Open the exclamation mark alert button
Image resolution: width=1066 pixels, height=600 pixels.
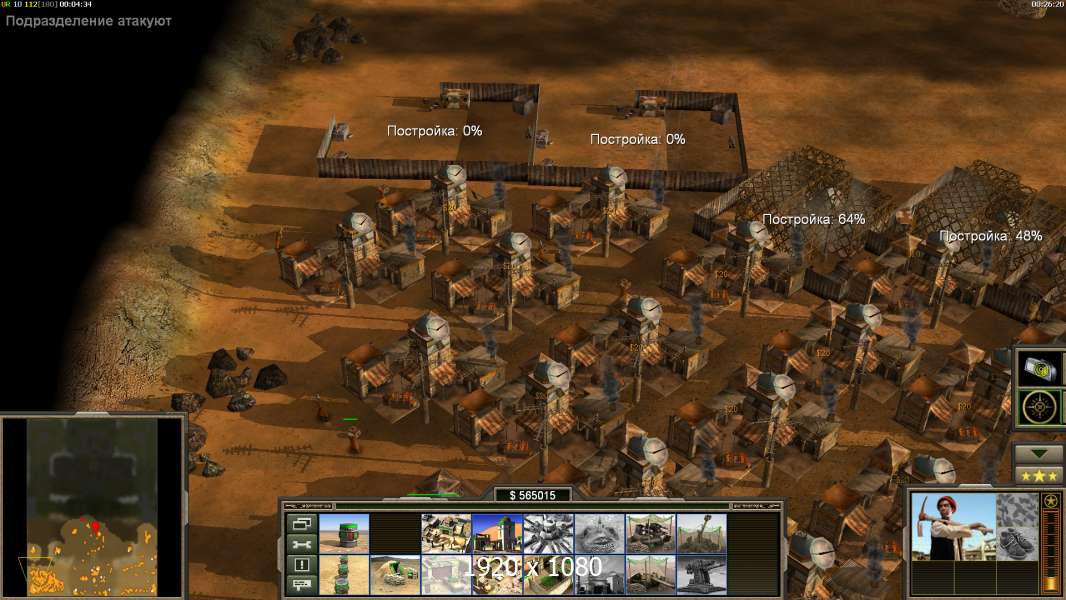coord(300,564)
